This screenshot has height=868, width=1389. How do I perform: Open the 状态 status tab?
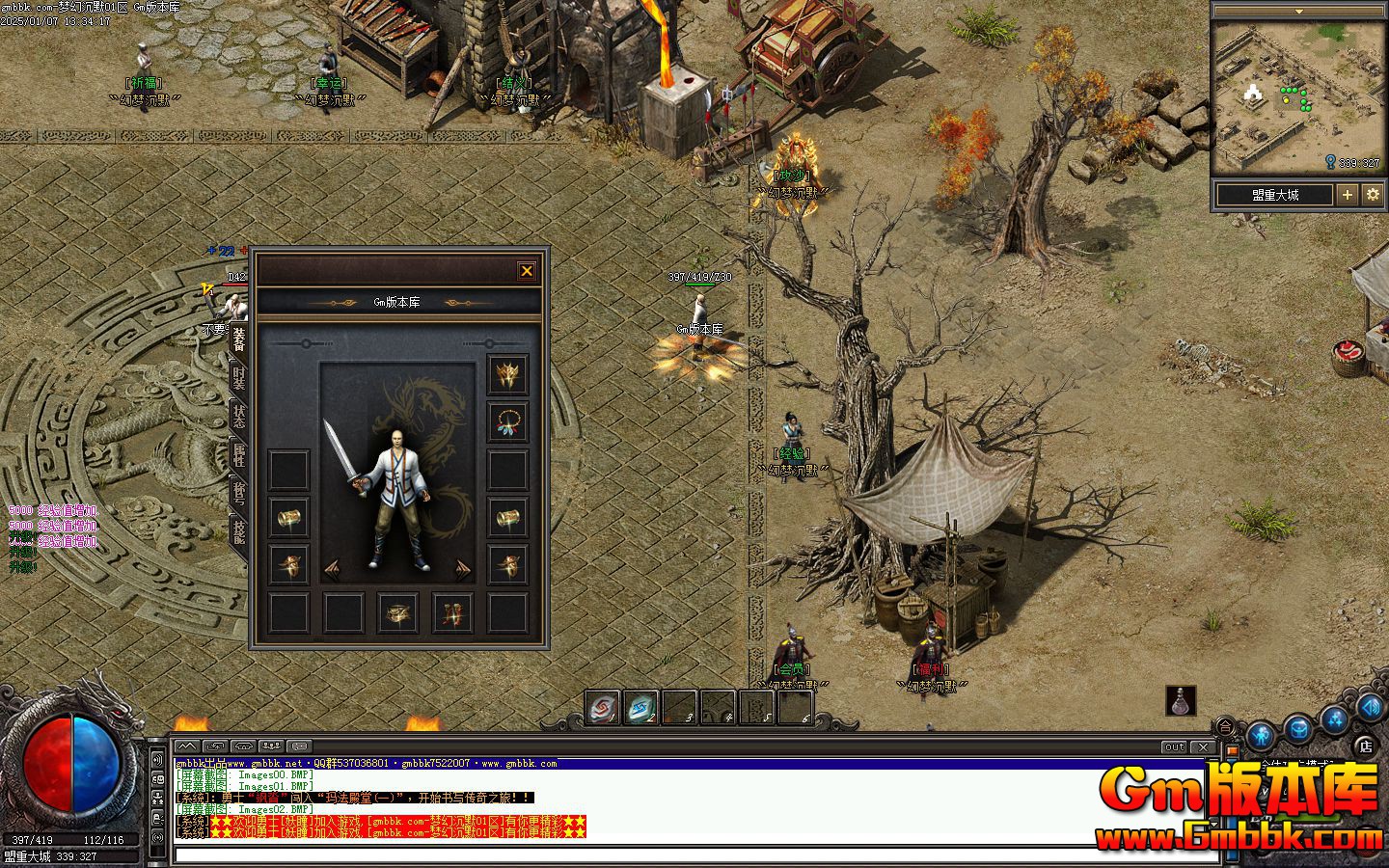click(x=238, y=417)
